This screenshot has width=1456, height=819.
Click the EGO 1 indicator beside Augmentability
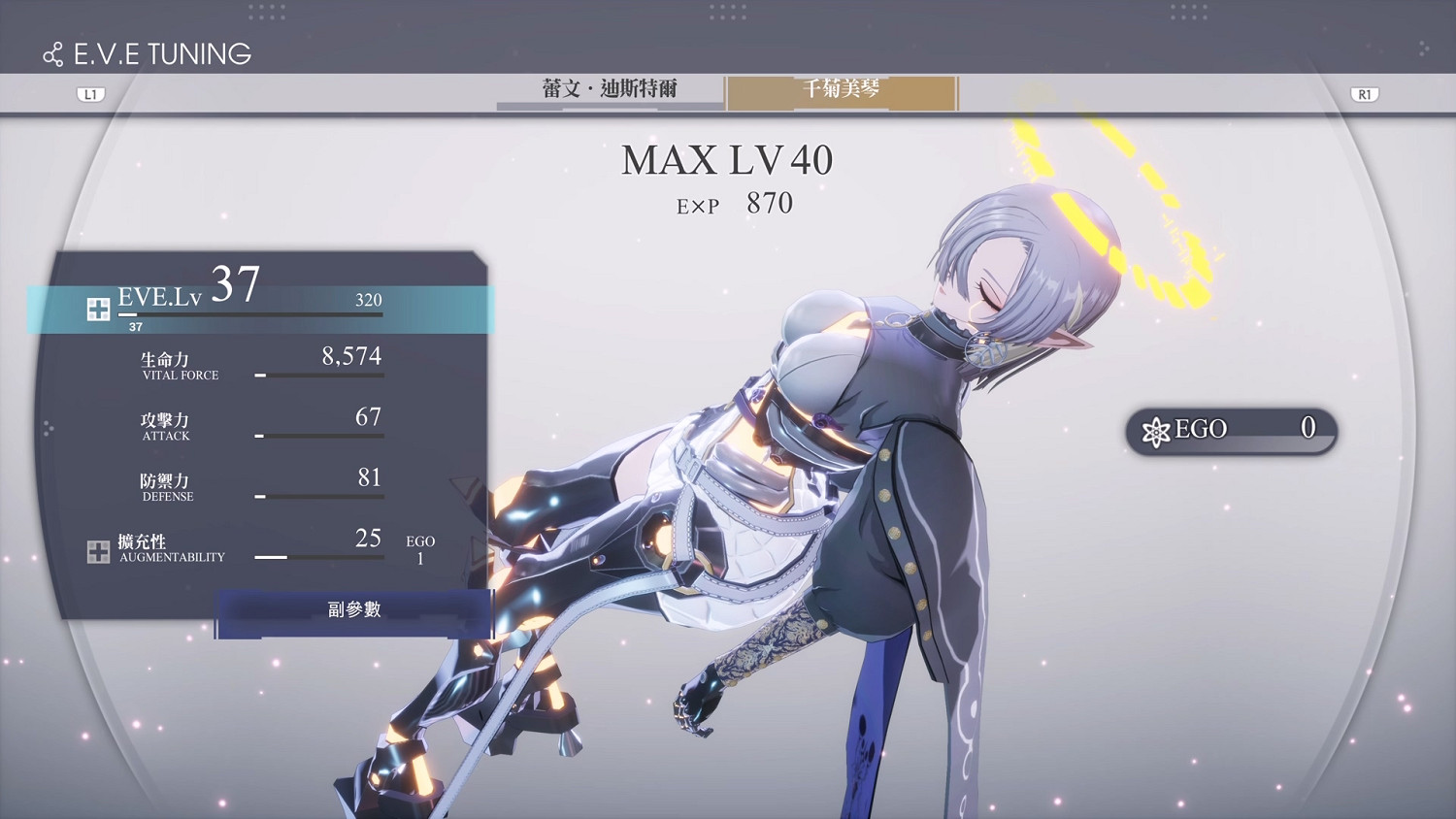[419, 548]
